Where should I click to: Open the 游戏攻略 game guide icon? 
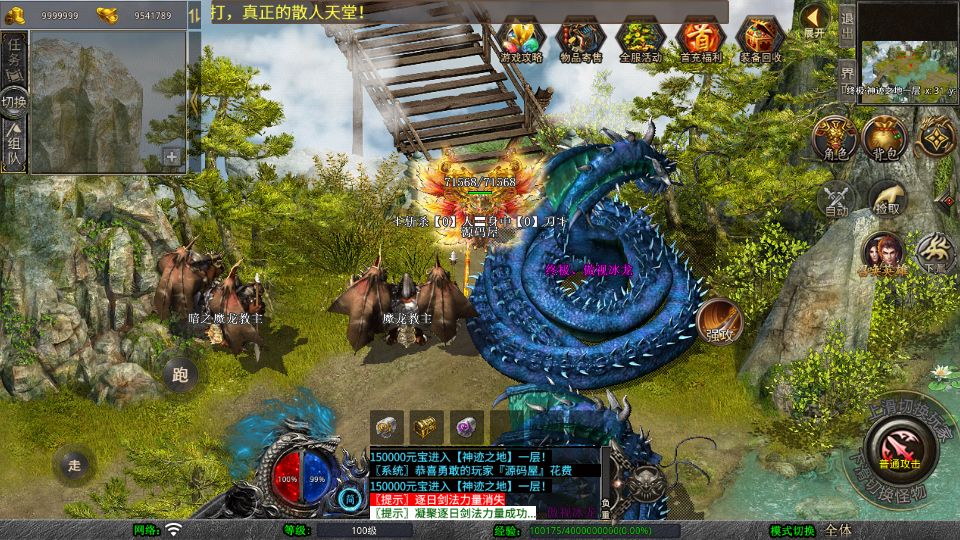[x=520, y=40]
